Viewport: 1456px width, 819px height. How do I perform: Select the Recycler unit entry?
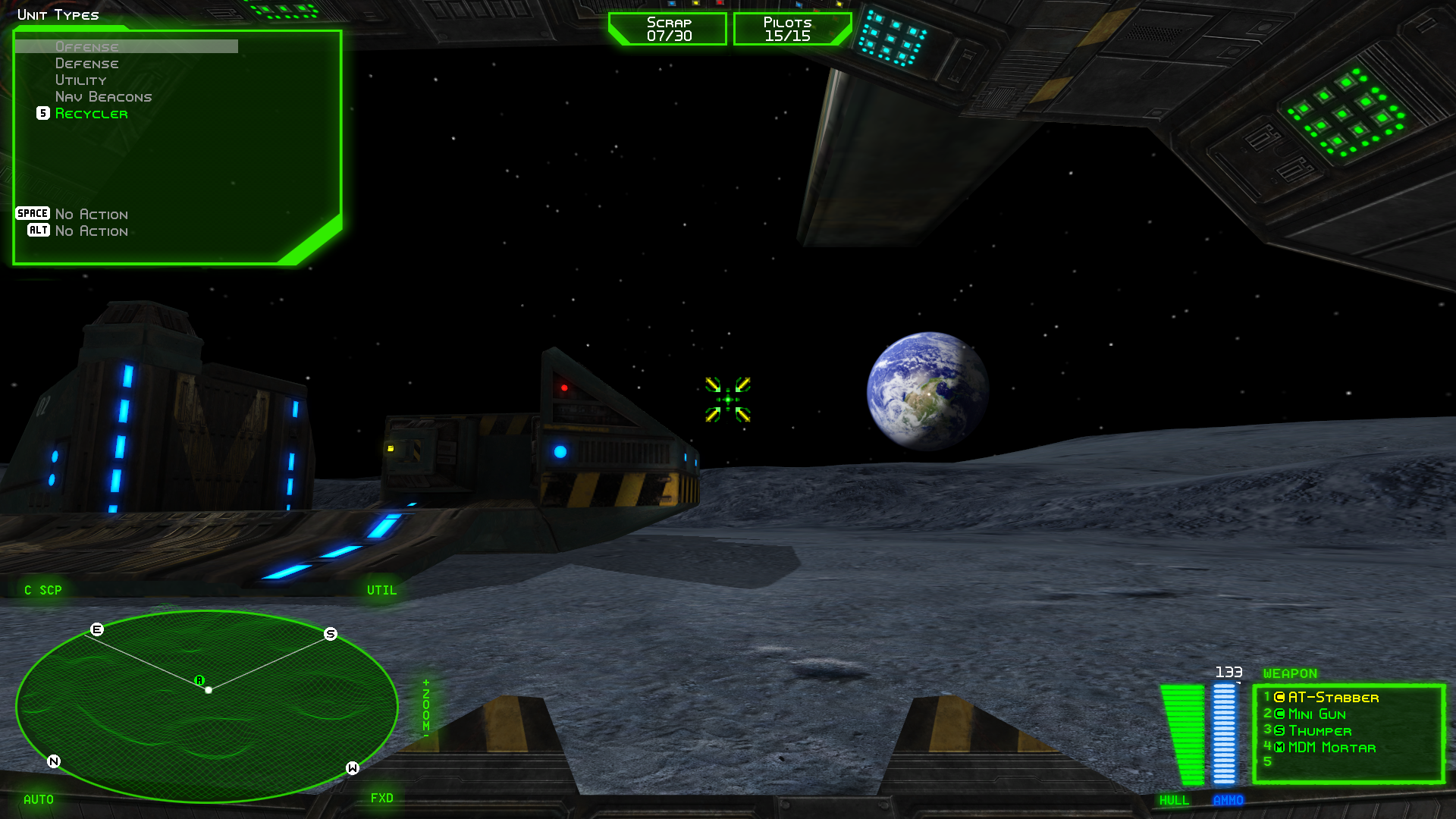(x=91, y=114)
